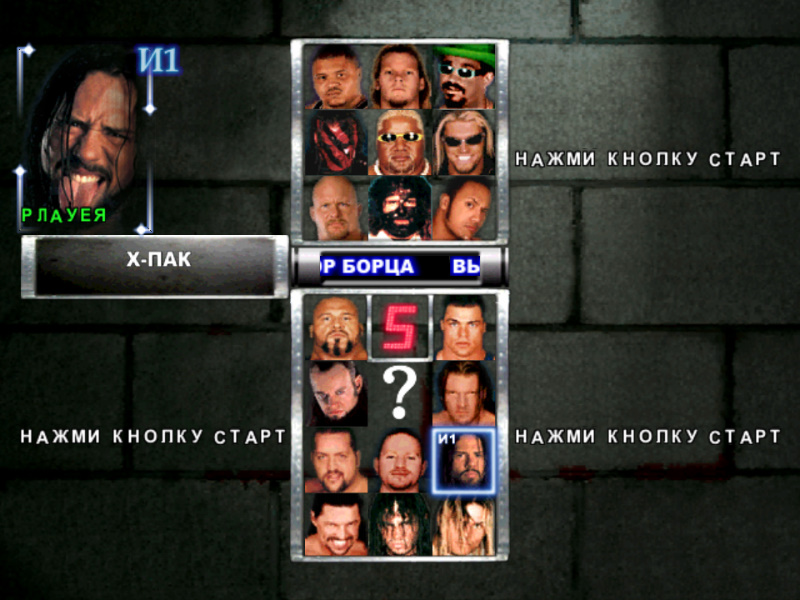
Task: Select the grinning dark-haired wrestler portrait
Action: pos(338,525)
